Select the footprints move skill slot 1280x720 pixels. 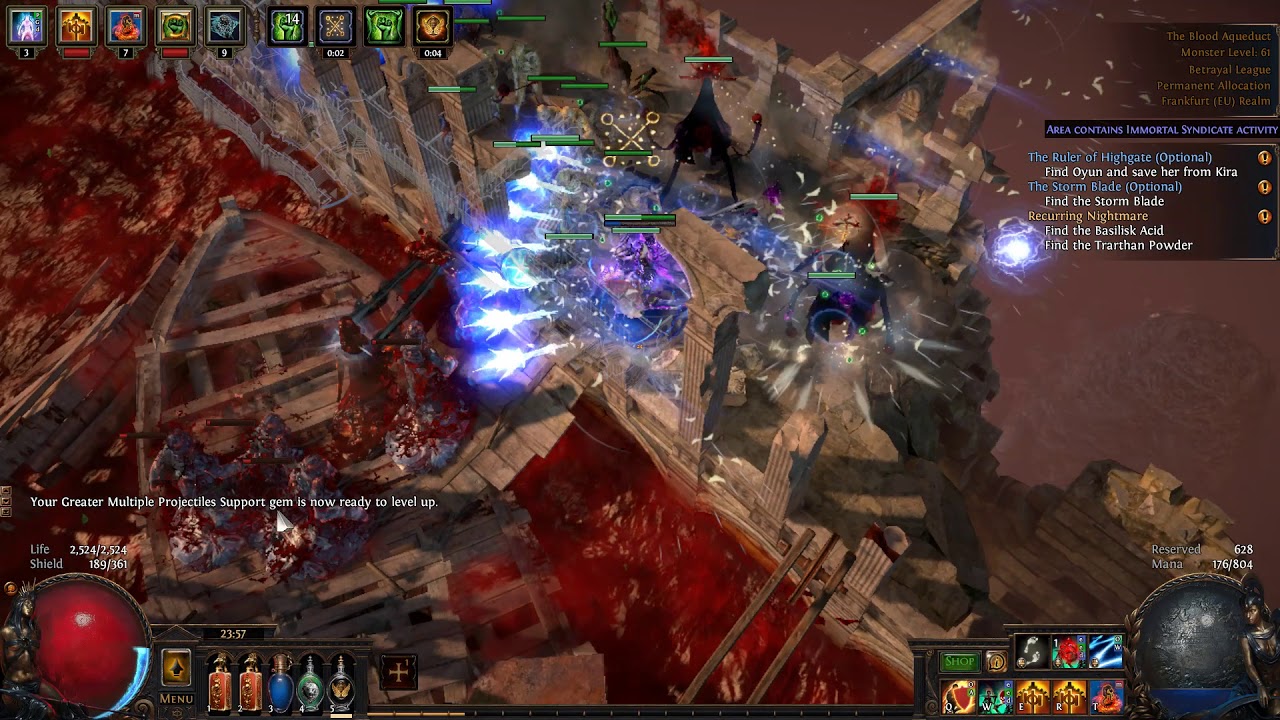[x=1031, y=652]
